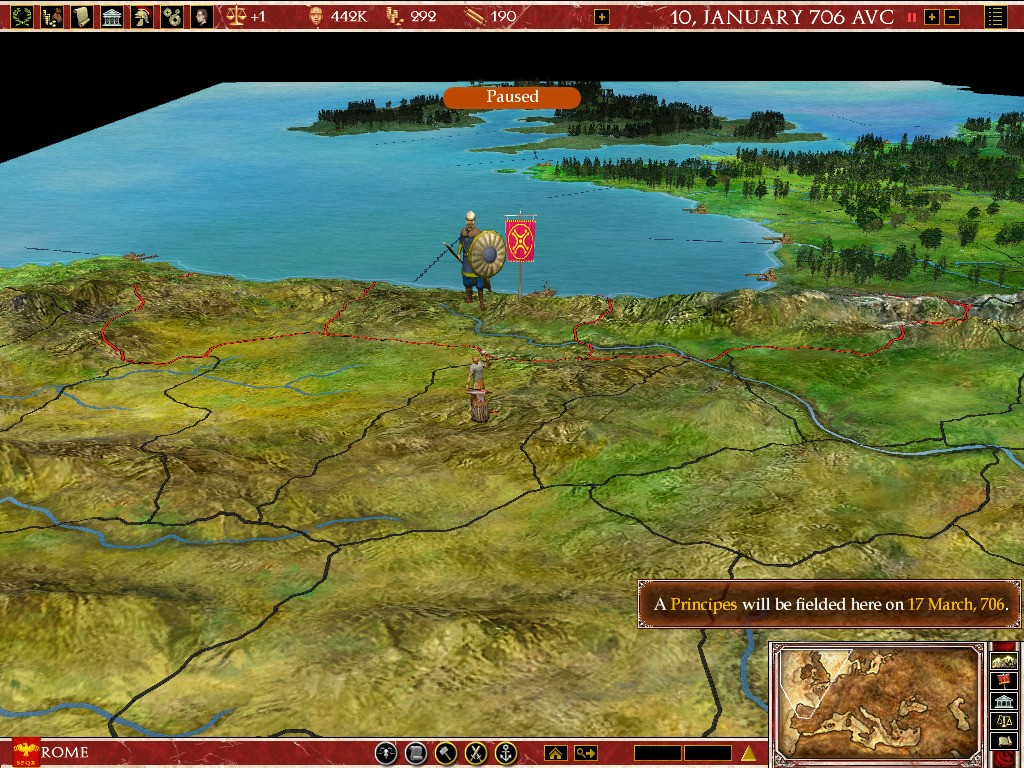This screenshot has height=768, width=1024.
Task: Switch to terrain map mode
Action: [1003, 660]
